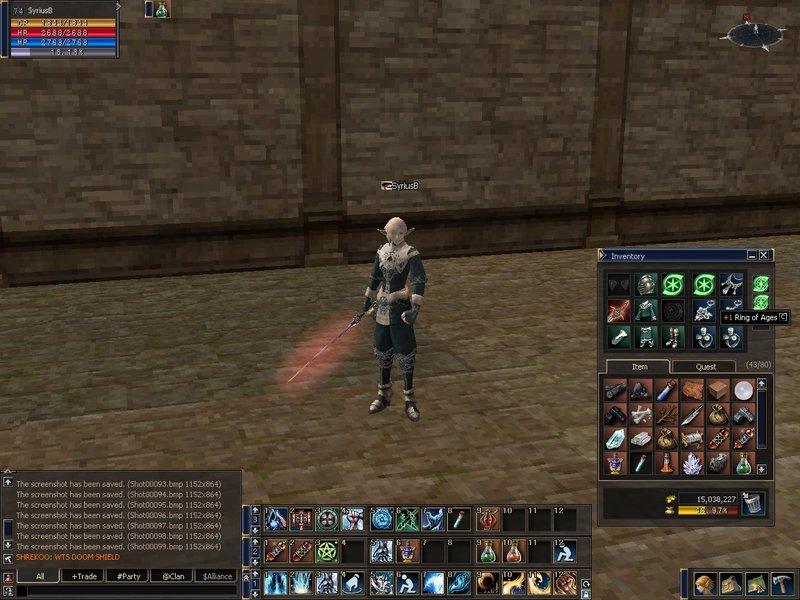
Task: Pick the white crystal orb item
Action: pyautogui.click(x=742, y=390)
